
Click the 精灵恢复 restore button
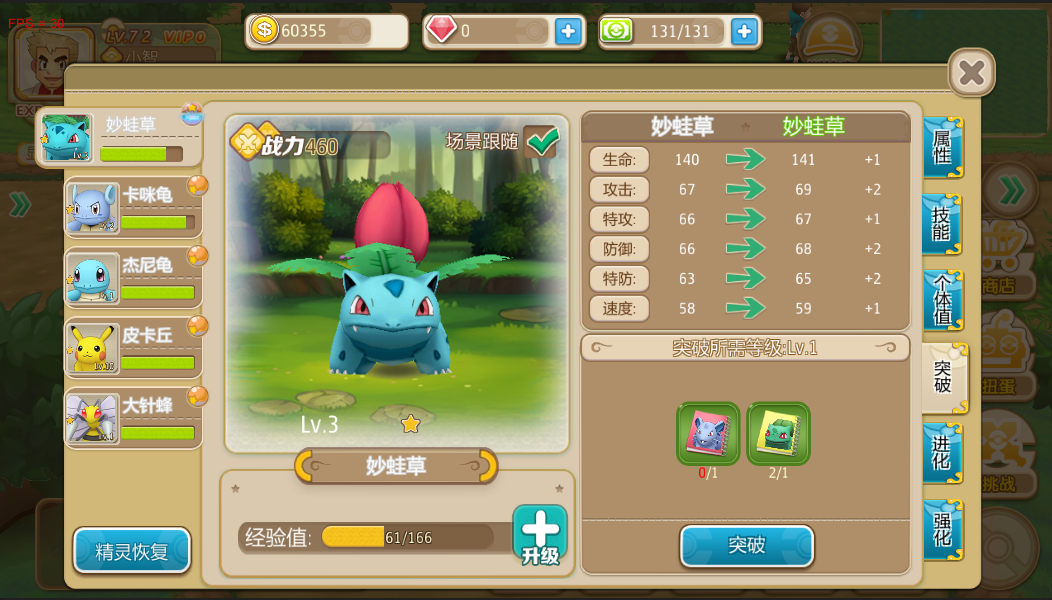(132, 551)
